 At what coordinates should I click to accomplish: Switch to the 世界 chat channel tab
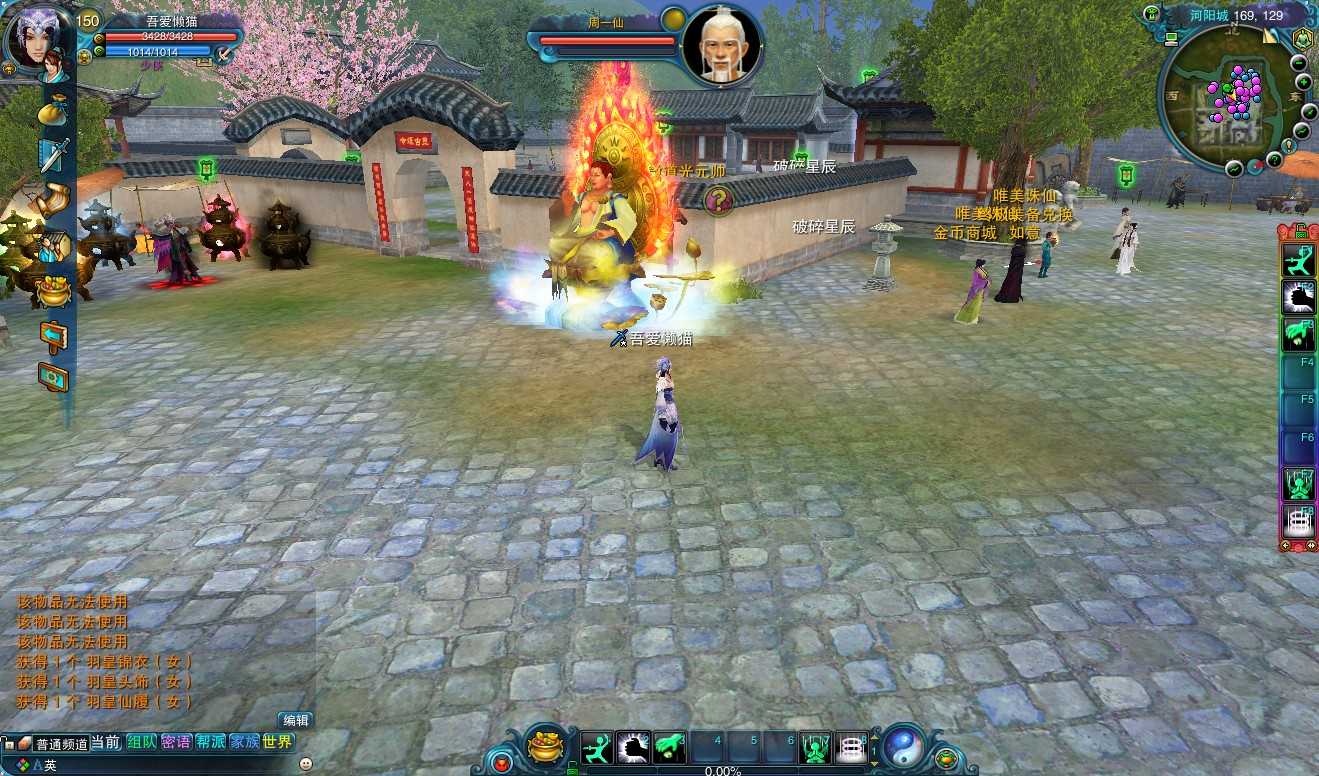point(278,742)
